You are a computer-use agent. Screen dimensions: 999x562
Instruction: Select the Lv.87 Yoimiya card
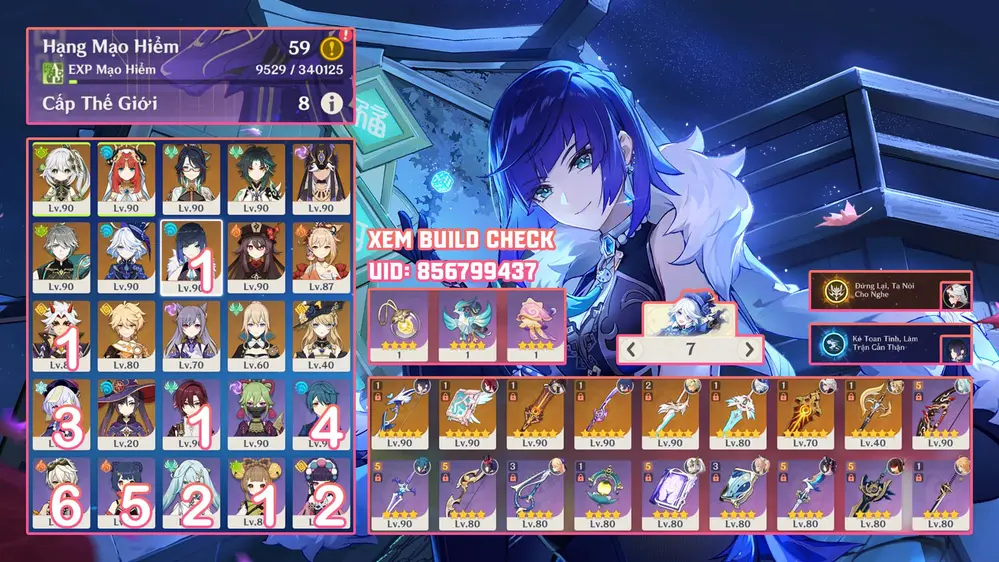click(321, 256)
